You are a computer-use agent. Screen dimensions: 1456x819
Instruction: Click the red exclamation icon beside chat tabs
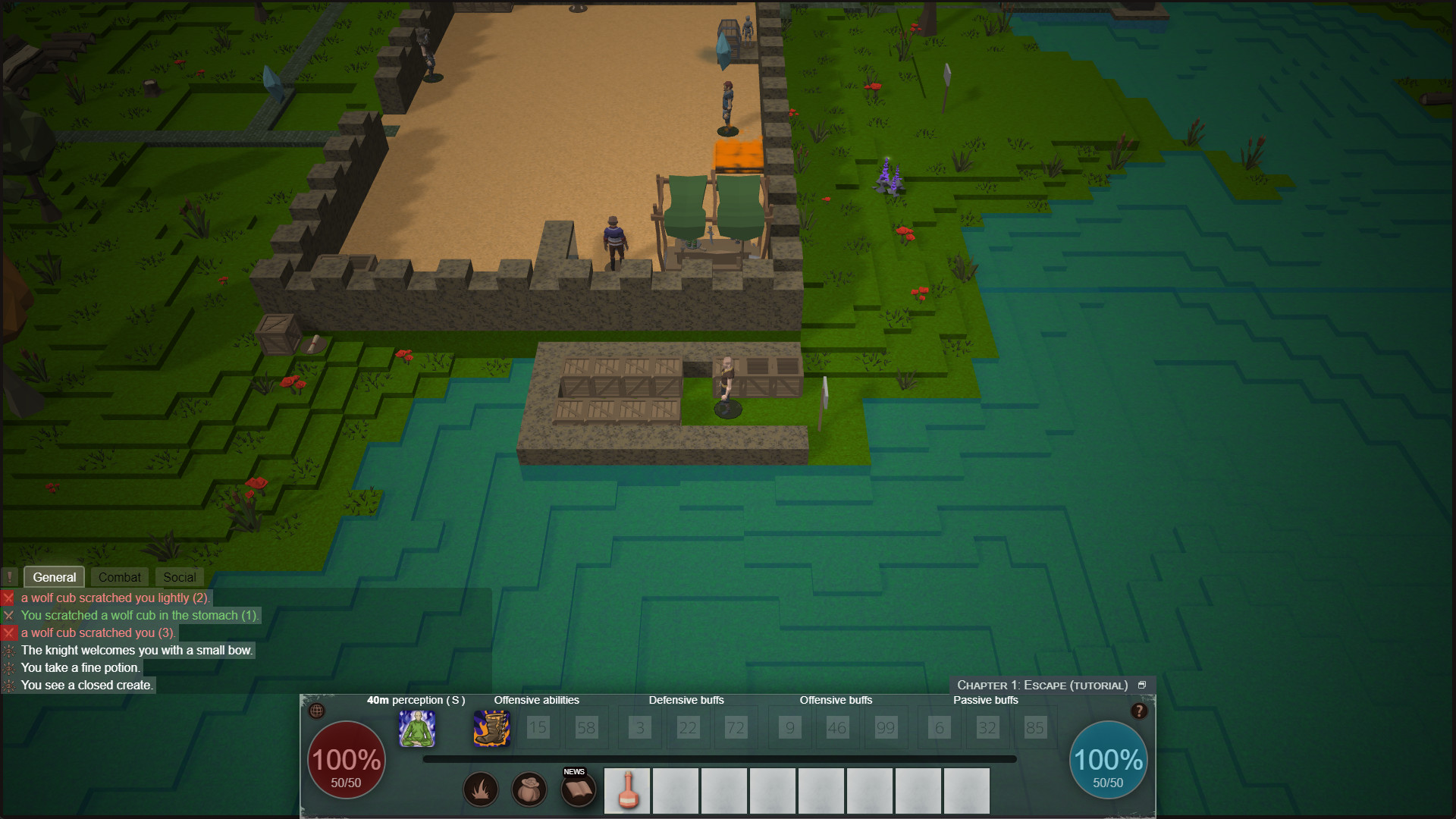coord(9,577)
